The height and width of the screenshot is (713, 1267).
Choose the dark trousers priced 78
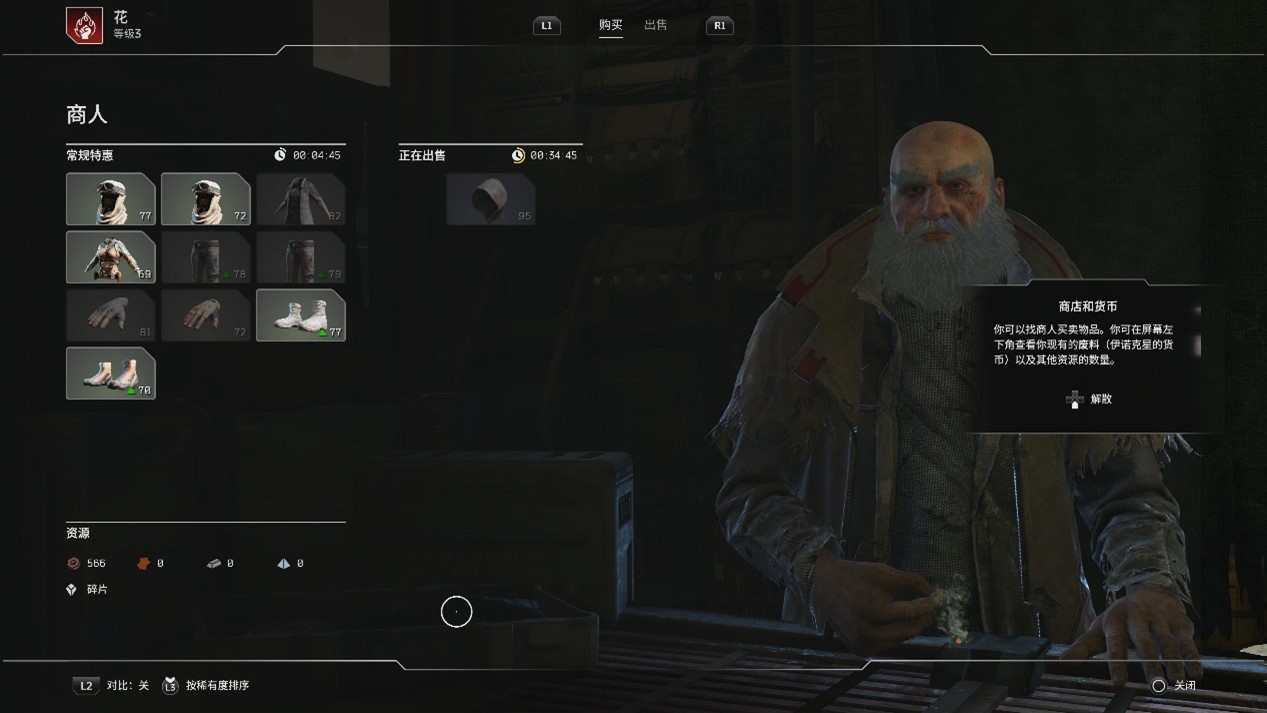205,257
